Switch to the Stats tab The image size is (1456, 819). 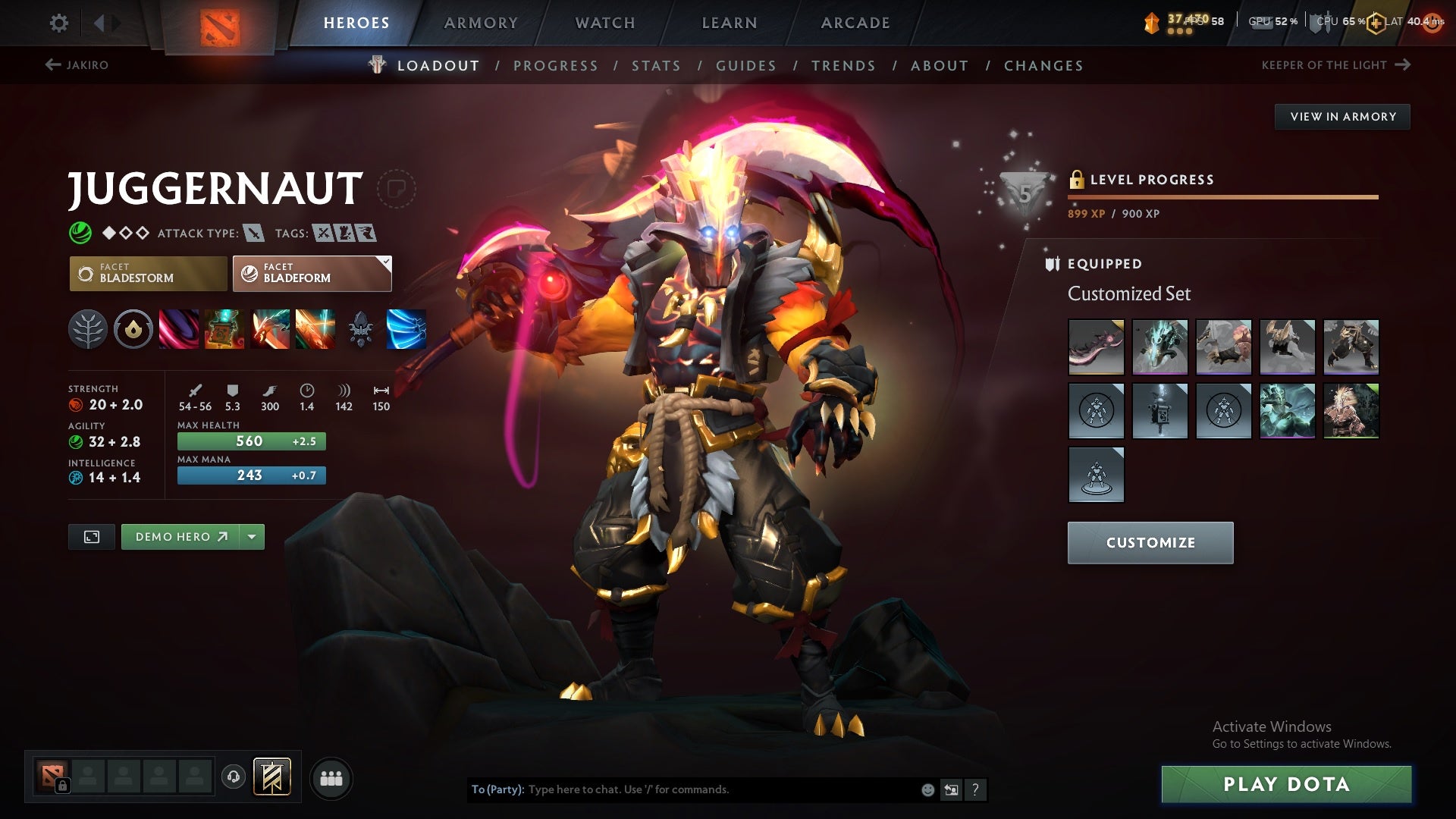click(656, 65)
